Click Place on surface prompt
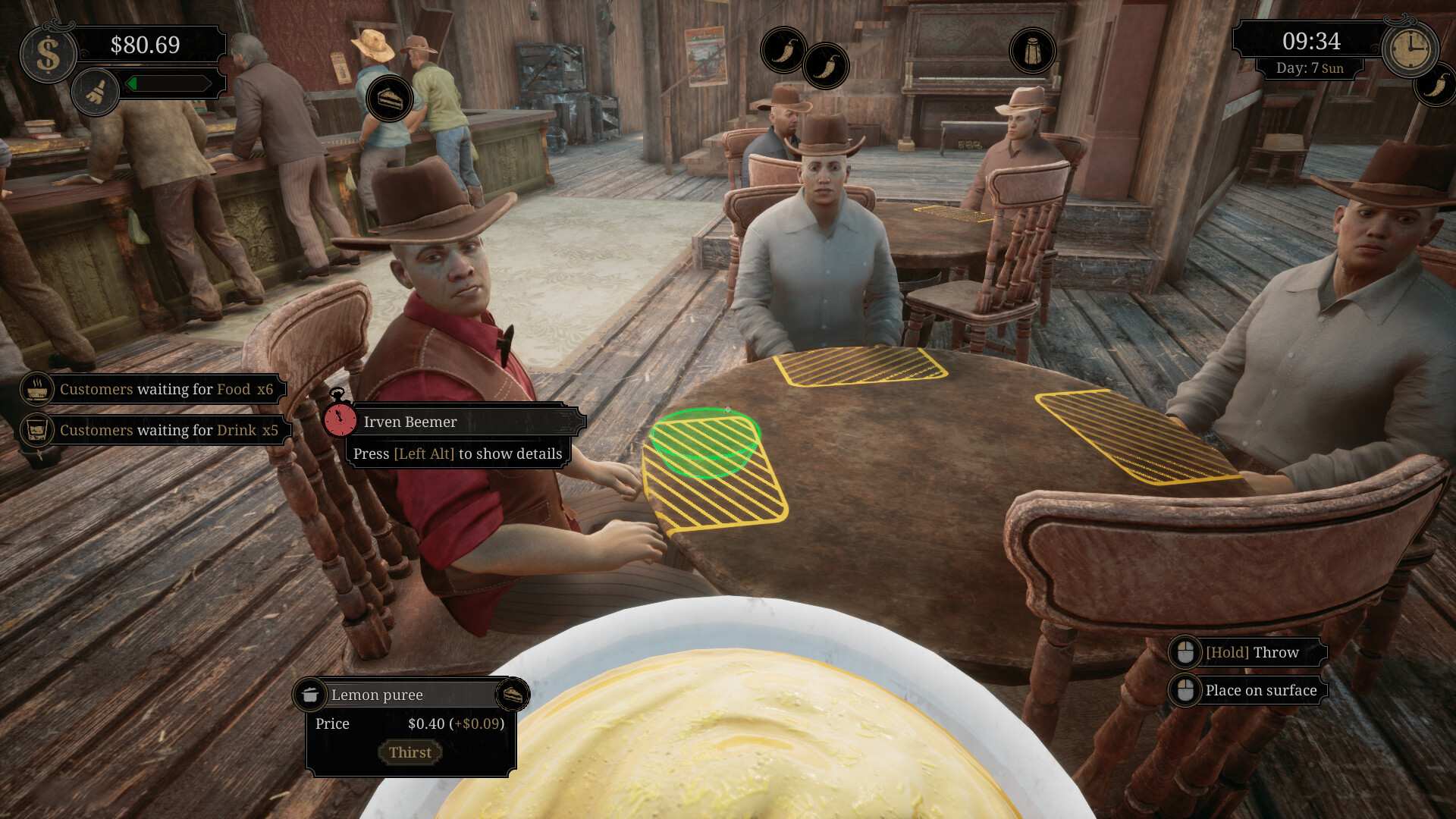This screenshot has height=819, width=1456. click(1261, 690)
